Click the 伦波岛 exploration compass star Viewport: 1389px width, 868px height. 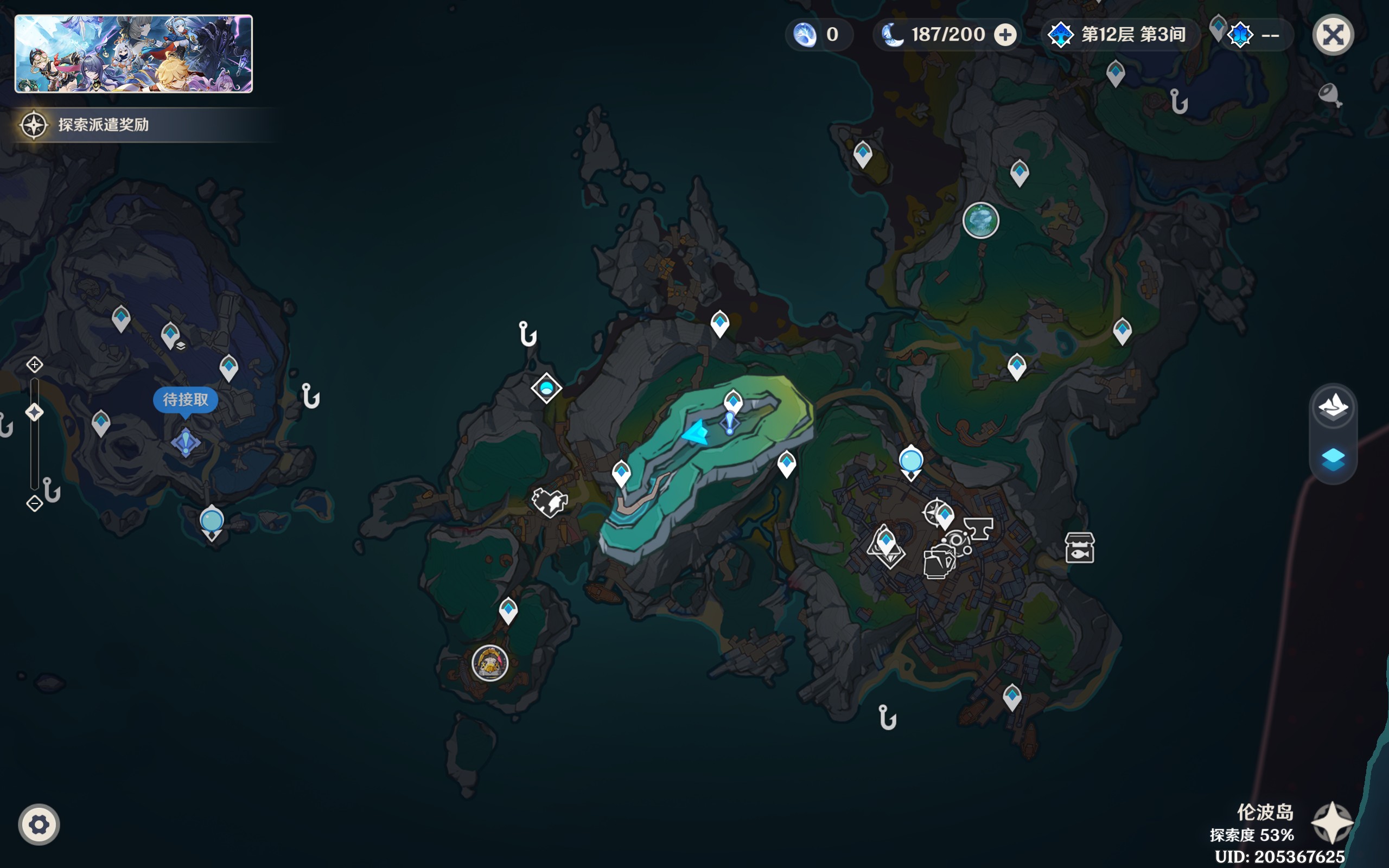1331,822
